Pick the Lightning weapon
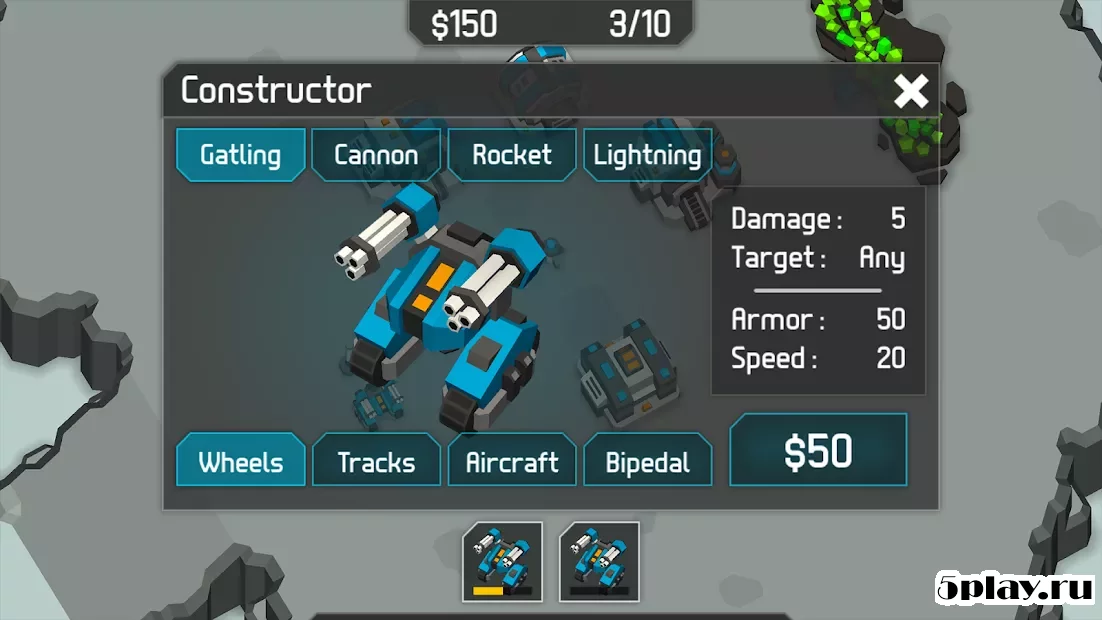This screenshot has width=1102, height=620. click(x=647, y=155)
